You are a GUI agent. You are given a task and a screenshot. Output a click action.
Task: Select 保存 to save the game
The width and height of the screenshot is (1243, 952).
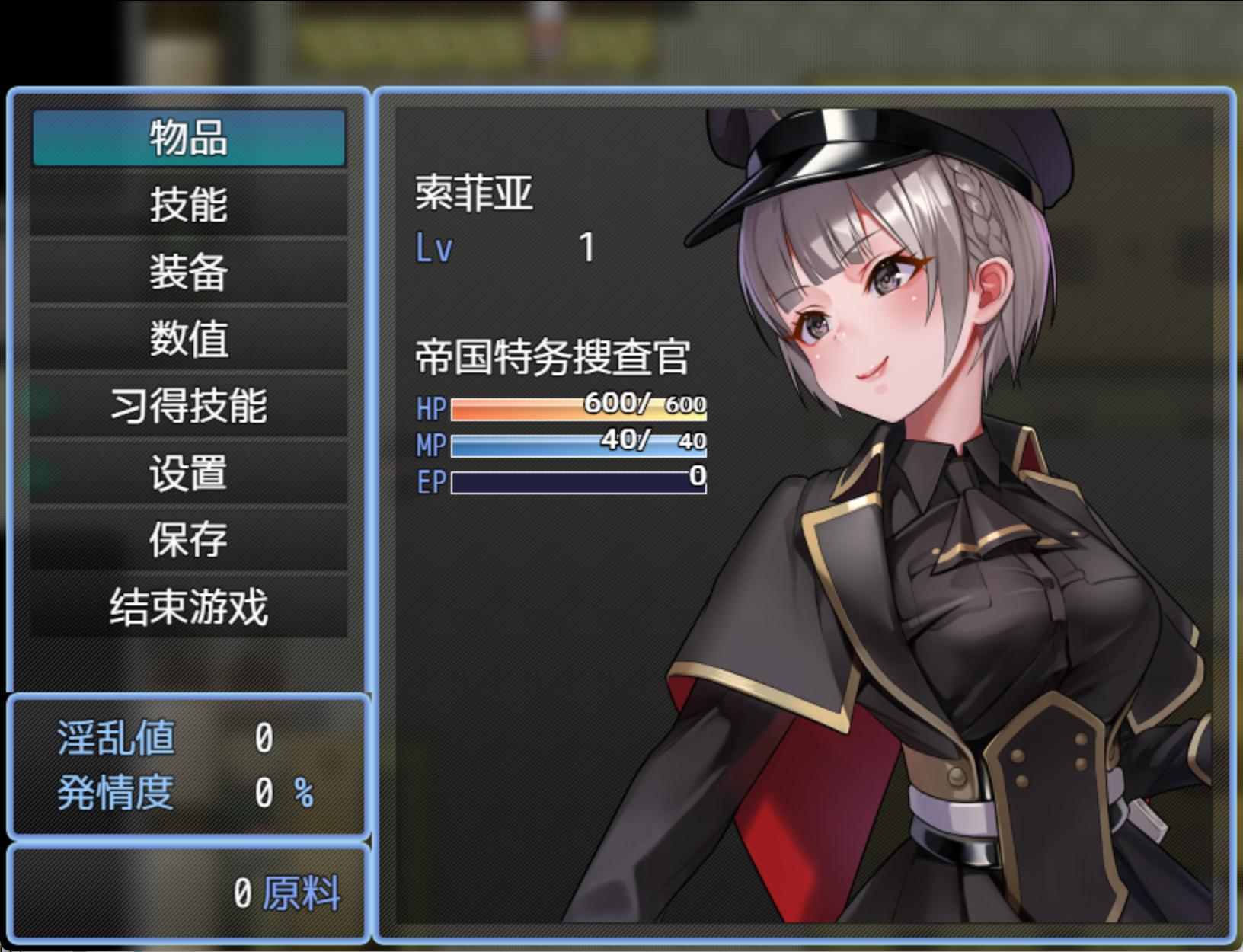tap(188, 540)
